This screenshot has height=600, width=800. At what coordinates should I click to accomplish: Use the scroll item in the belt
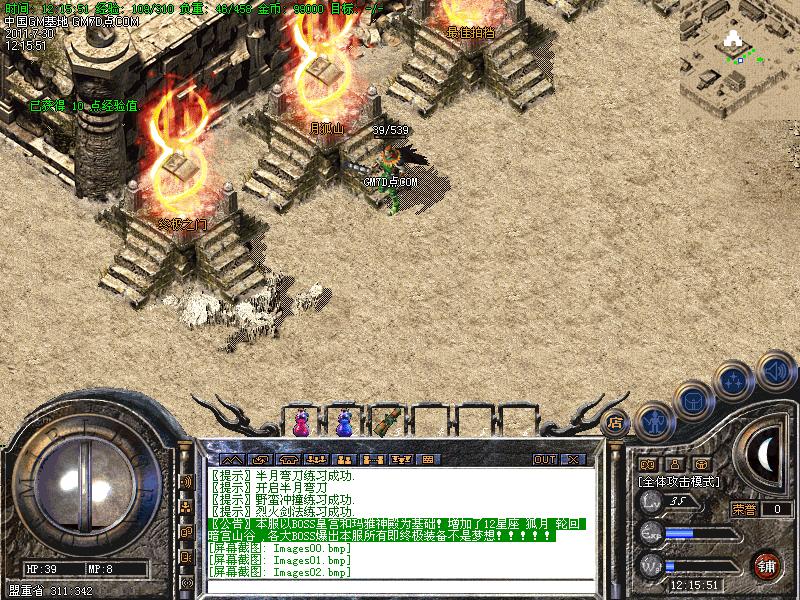tap(387, 420)
